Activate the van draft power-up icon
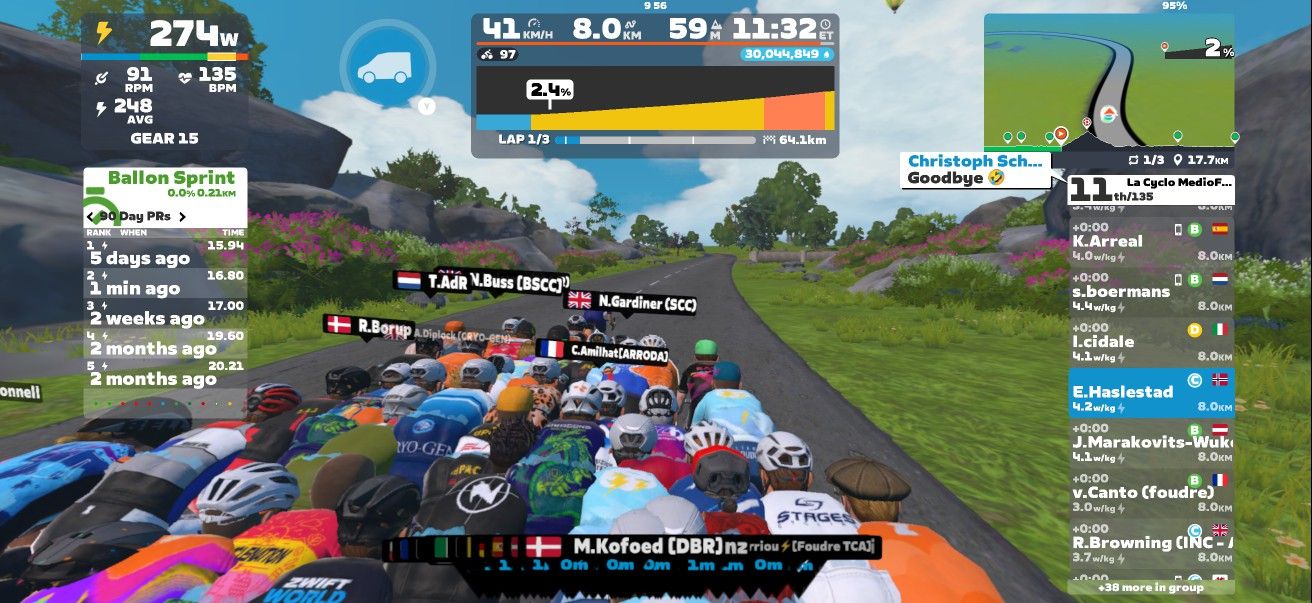 pyautogui.click(x=385, y=66)
